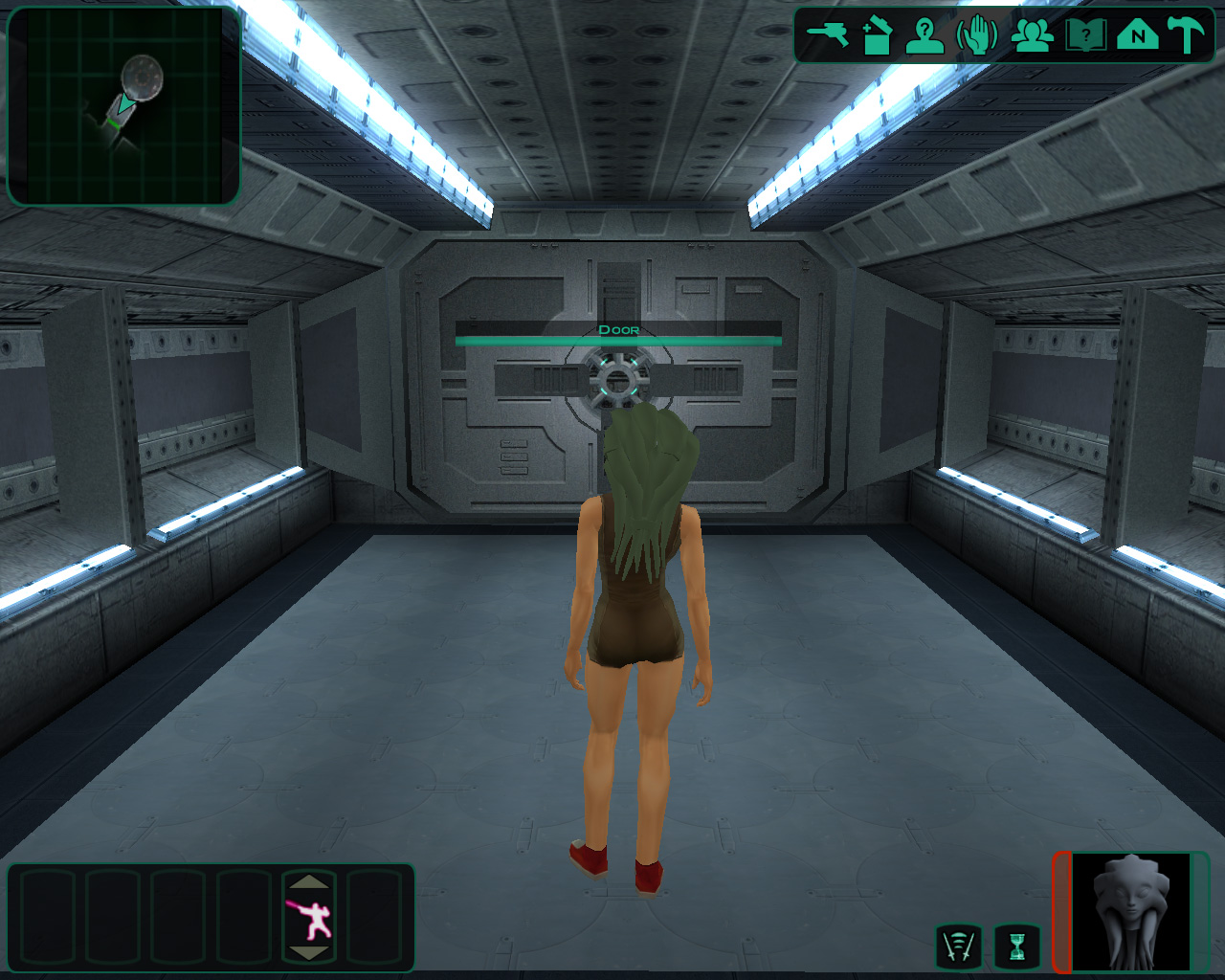The image size is (1225, 980).
Task: Open the options menu hammer icon
Action: coord(1187,35)
